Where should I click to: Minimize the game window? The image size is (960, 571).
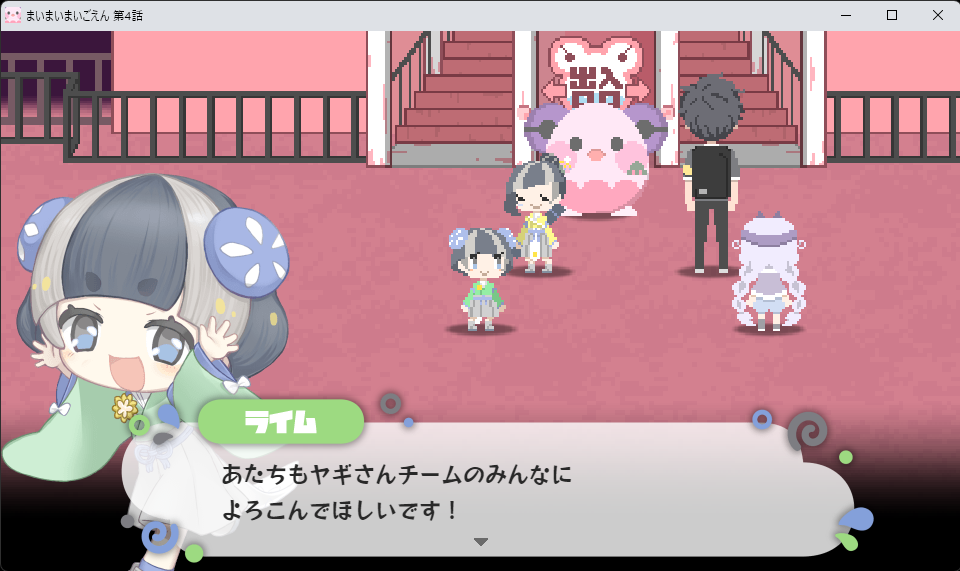pos(845,15)
